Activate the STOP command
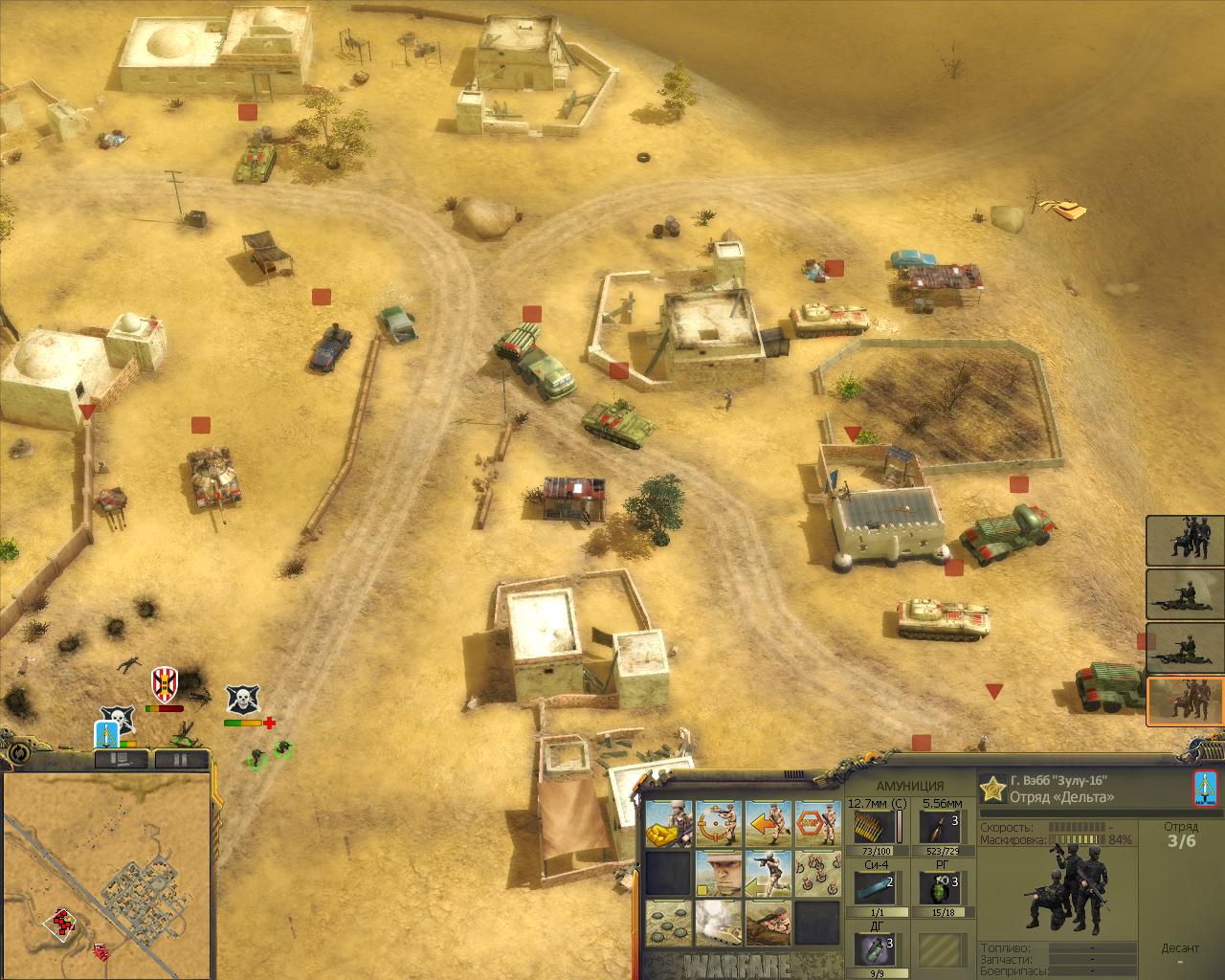Image resolution: width=1225 pixels, height=980 pixels. coord(816,824)
